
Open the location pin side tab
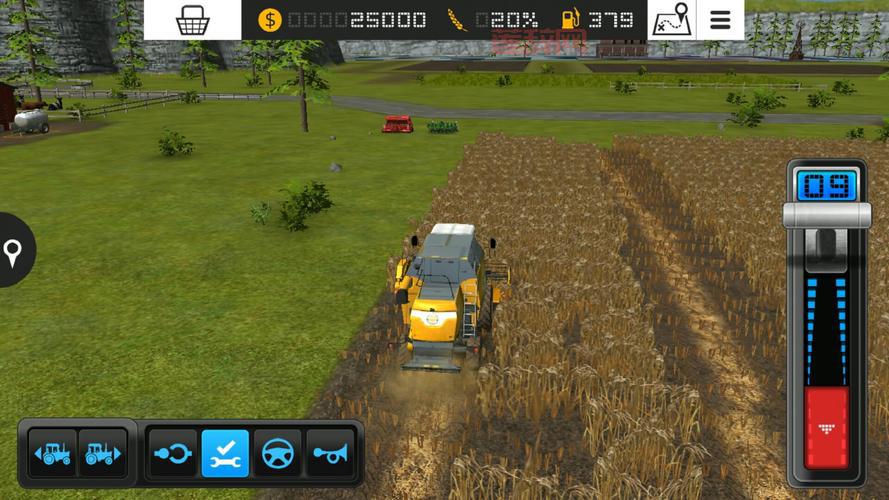pyautogui.click(x=14, y=251)
